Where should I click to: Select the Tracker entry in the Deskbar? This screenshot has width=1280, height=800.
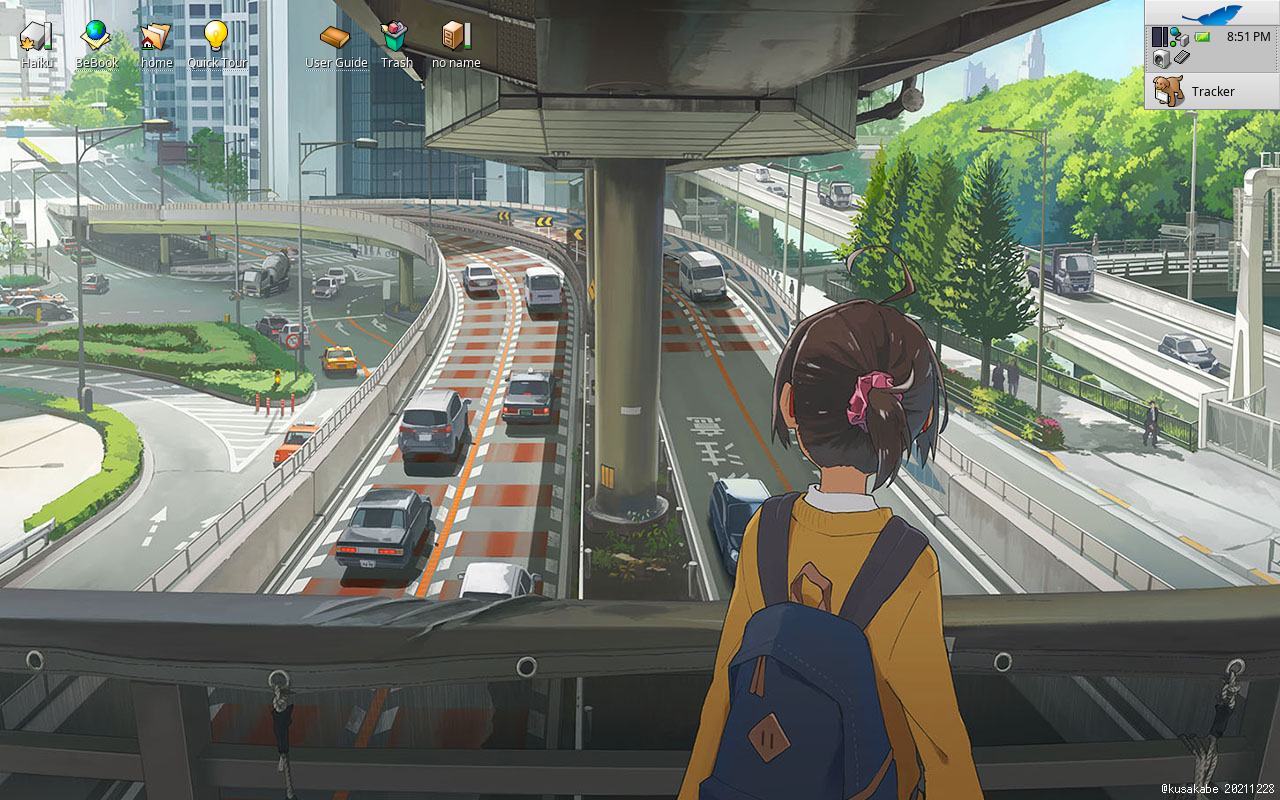click(x=1211, y=91)
